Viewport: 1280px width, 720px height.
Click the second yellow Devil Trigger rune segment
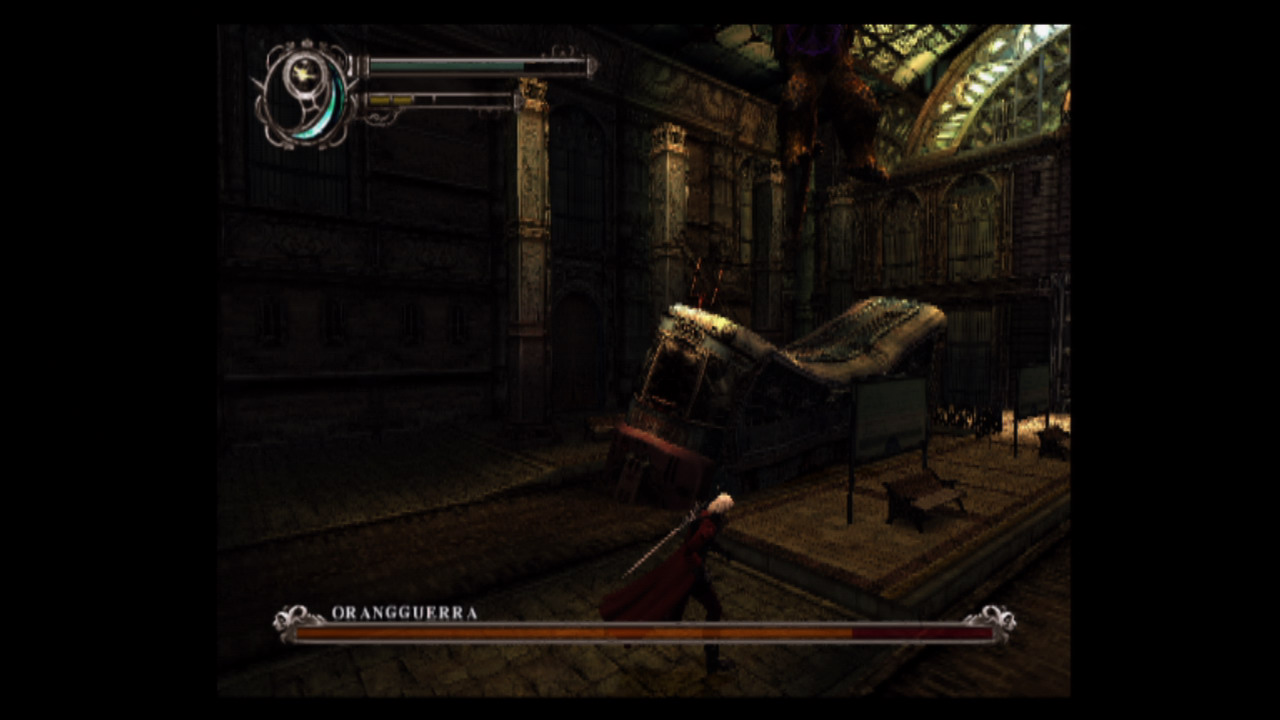(x=402, y=99)
